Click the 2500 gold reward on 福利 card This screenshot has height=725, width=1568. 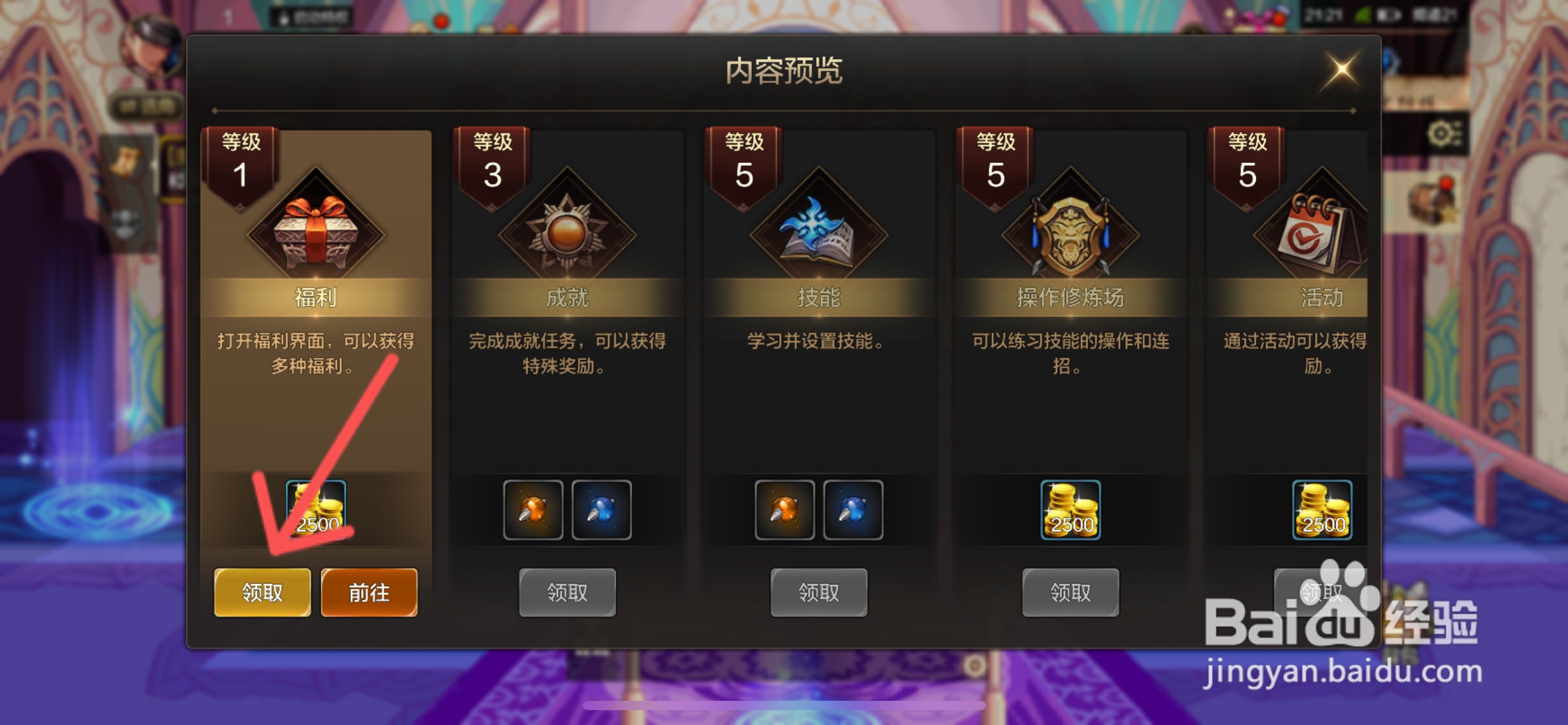pos(316,509)
